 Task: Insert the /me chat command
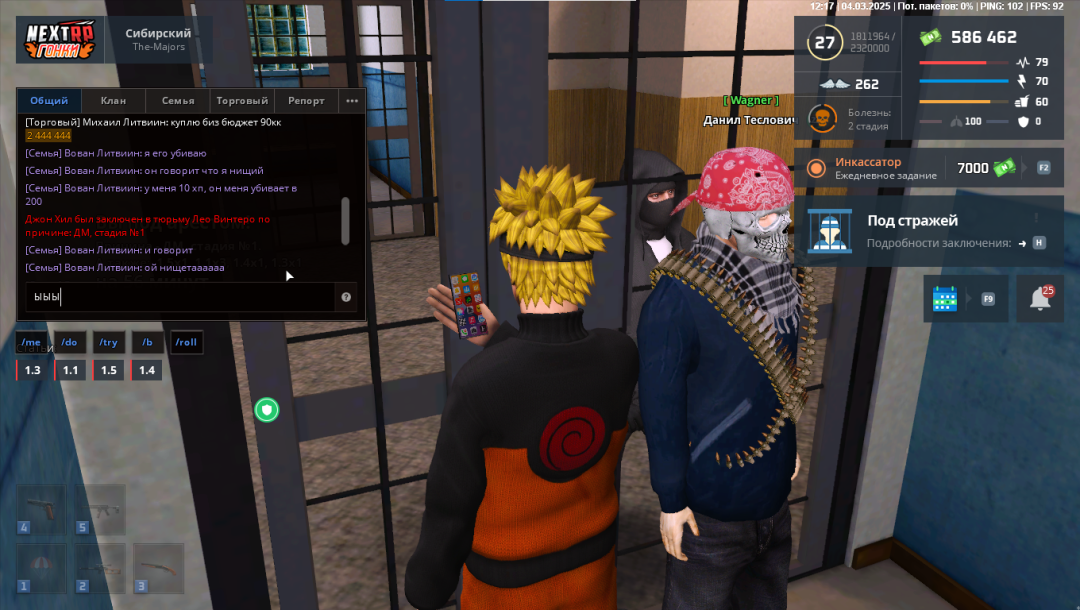(31, 343)
